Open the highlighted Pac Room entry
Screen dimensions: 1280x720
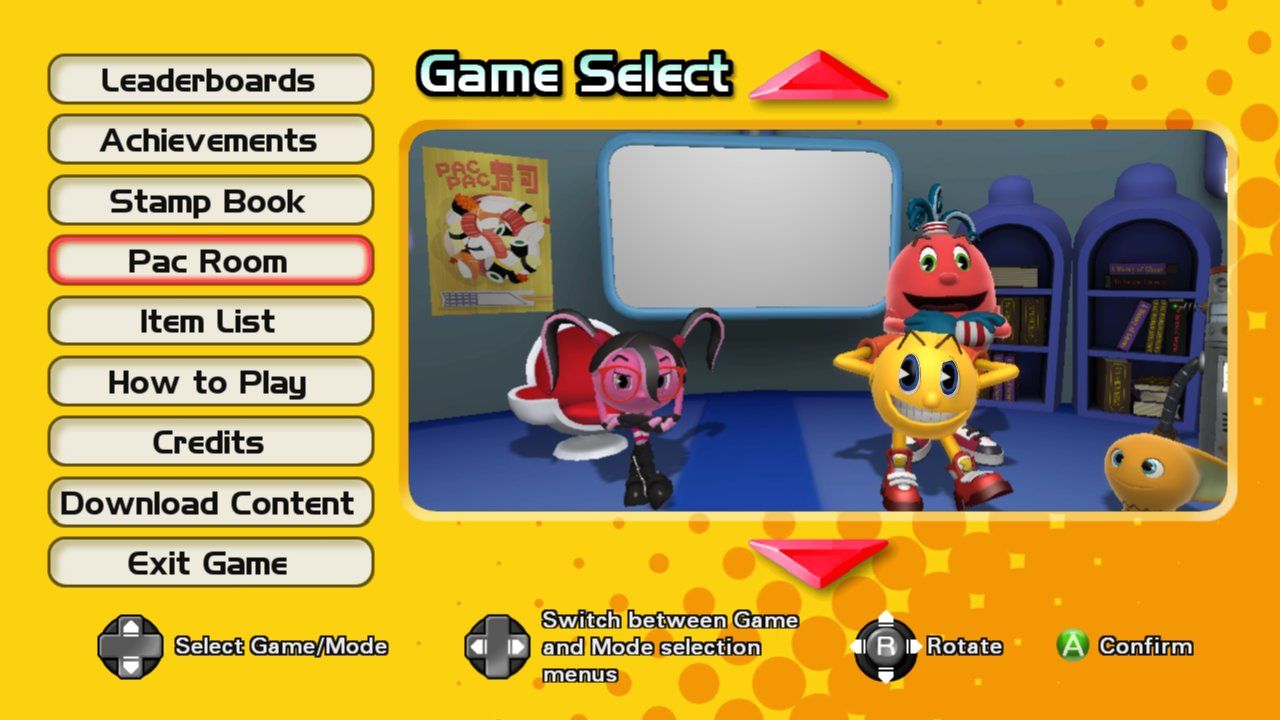pos(211,261)
